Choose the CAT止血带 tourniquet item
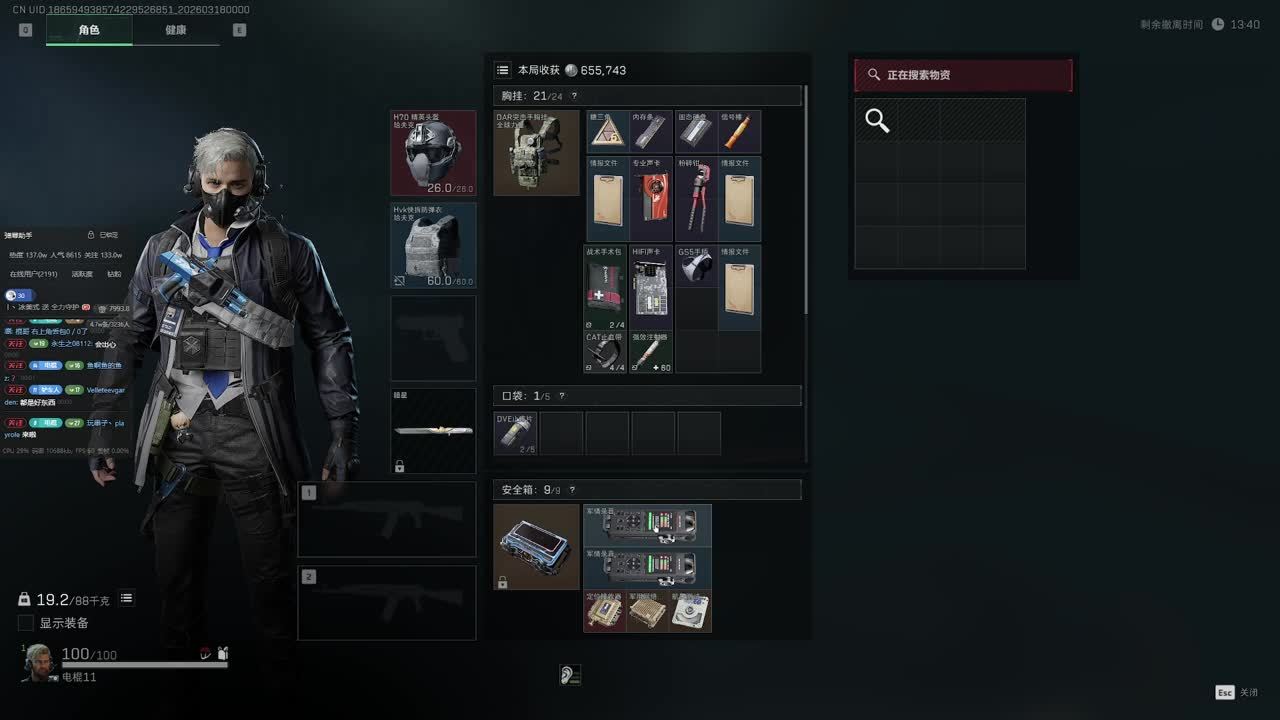The height and width of the screenshot is (720, 1280). click(606, 352)
